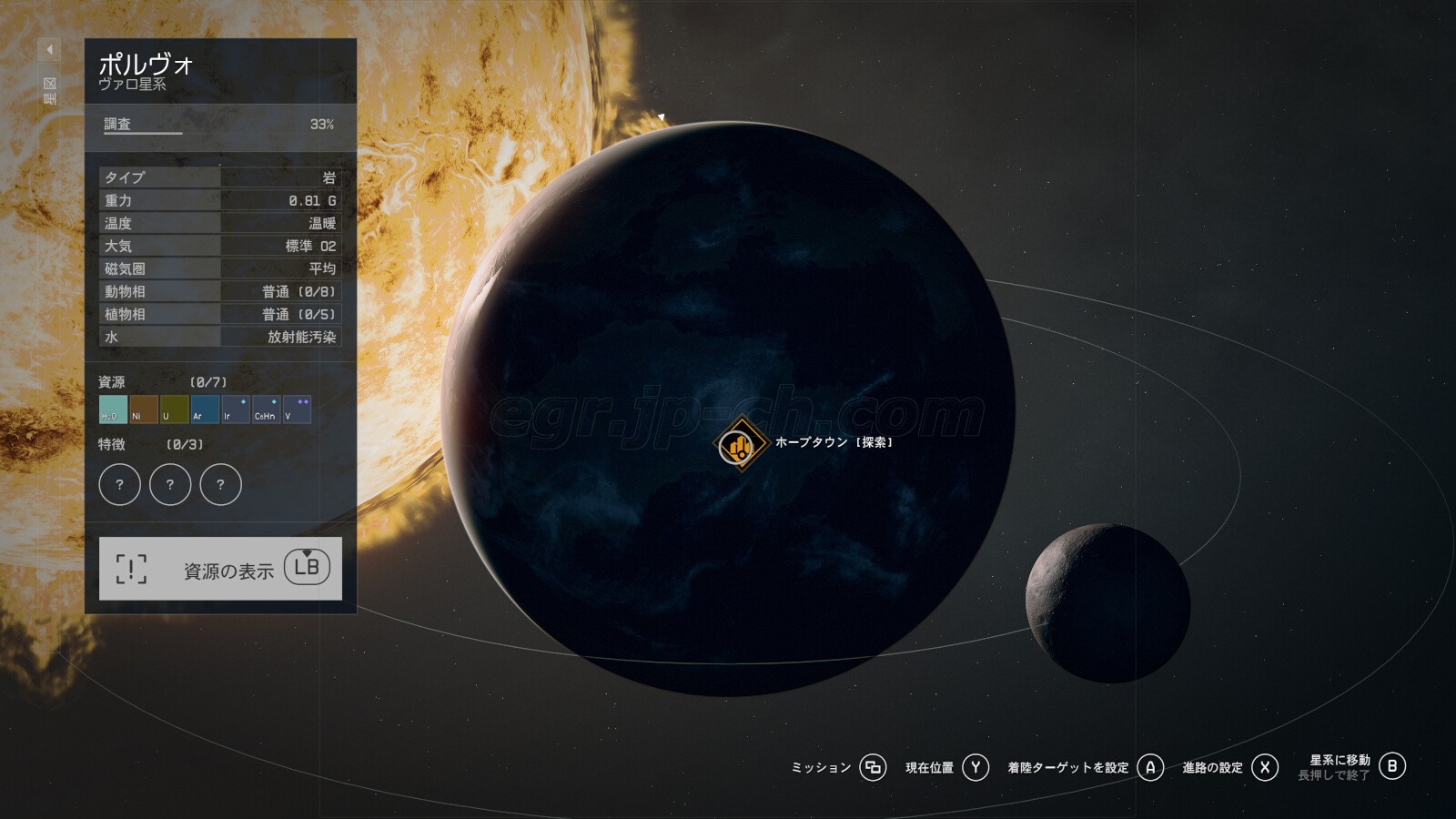
Task: Choose the Ni nickel resource tile
Action: point(144,409)
